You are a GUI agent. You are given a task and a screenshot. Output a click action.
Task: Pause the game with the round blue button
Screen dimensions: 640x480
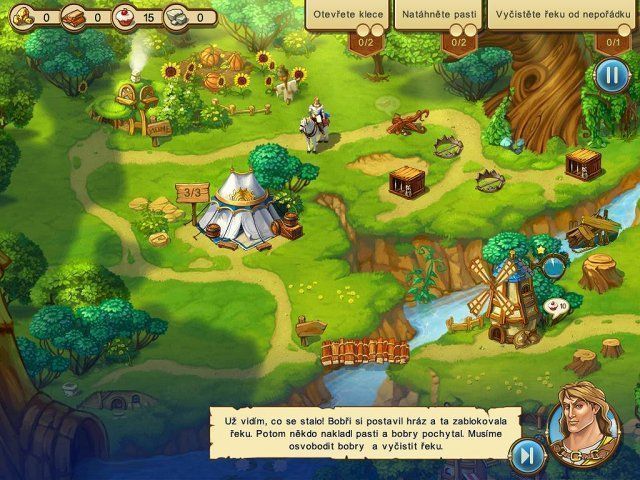[609, 75]
